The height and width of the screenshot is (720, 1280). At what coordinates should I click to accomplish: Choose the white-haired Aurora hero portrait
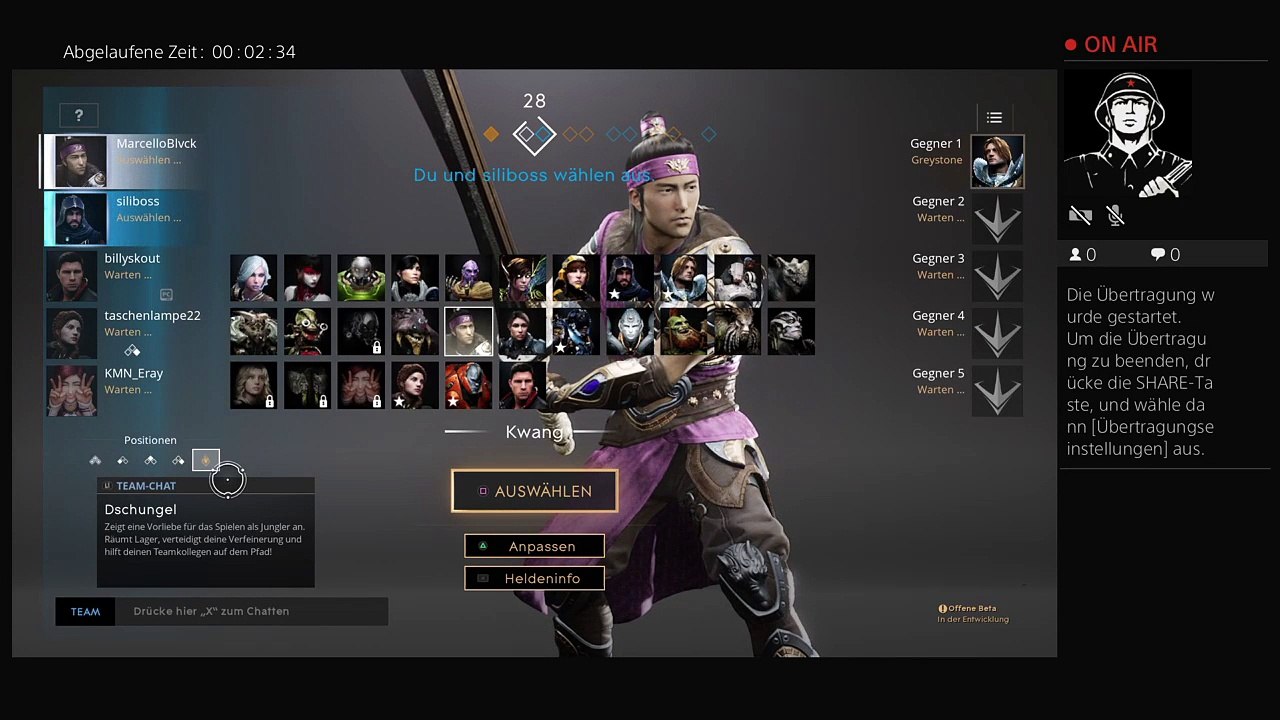[x=253, y=277]
